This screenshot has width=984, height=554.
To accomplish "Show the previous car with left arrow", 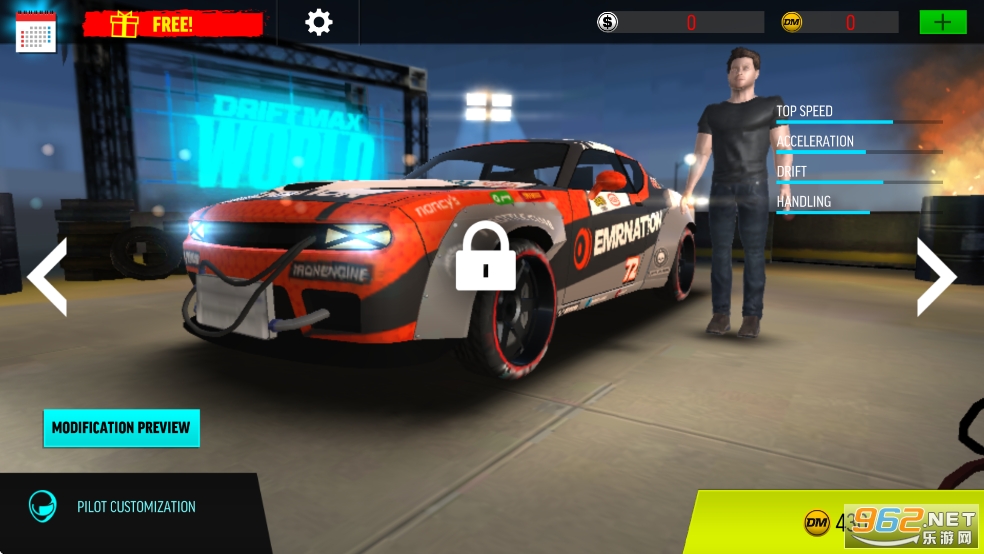I will coord(47,277).
